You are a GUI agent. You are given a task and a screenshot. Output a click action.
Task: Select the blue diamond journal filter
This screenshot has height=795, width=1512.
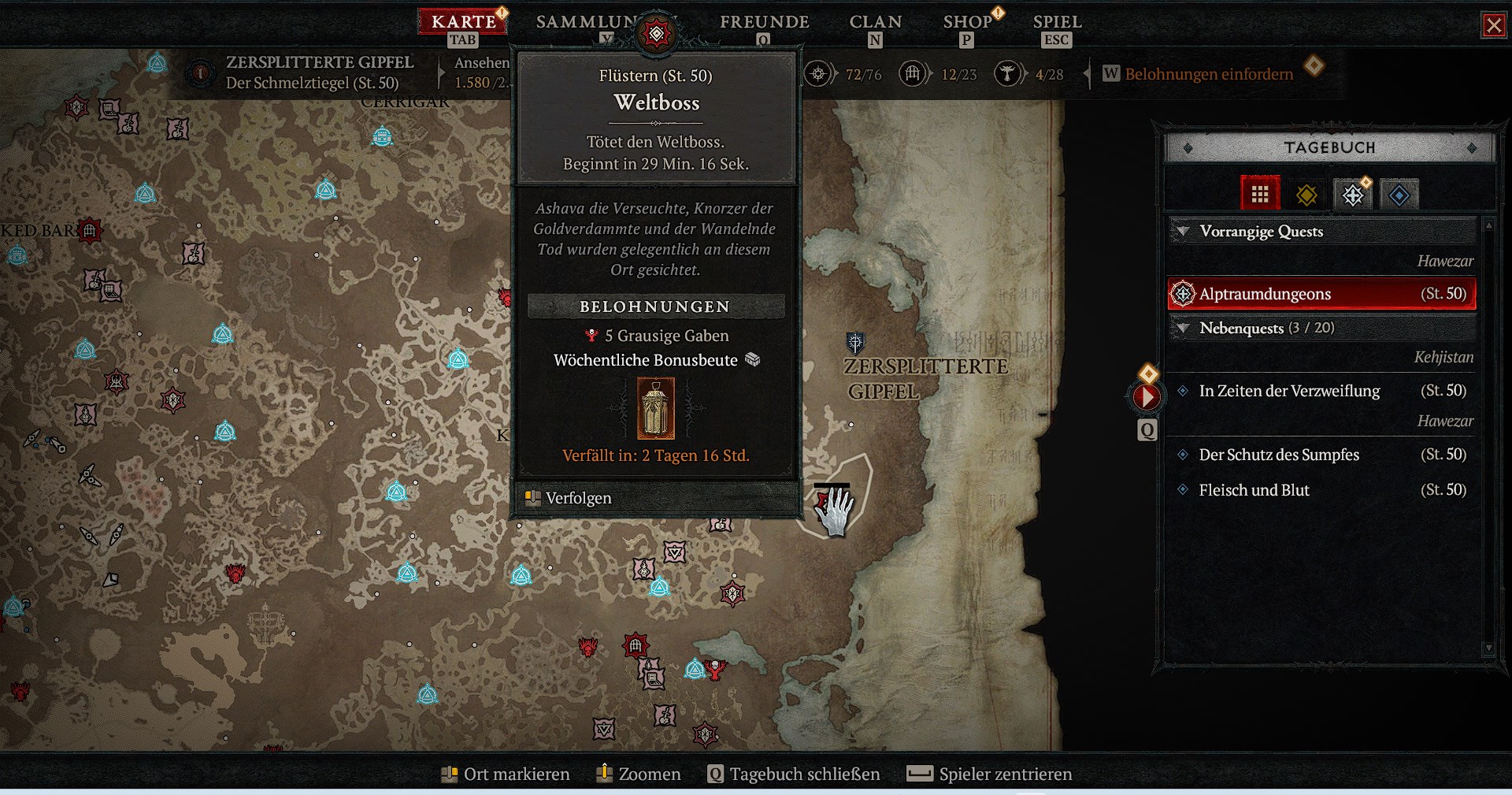pos(1399,194)
